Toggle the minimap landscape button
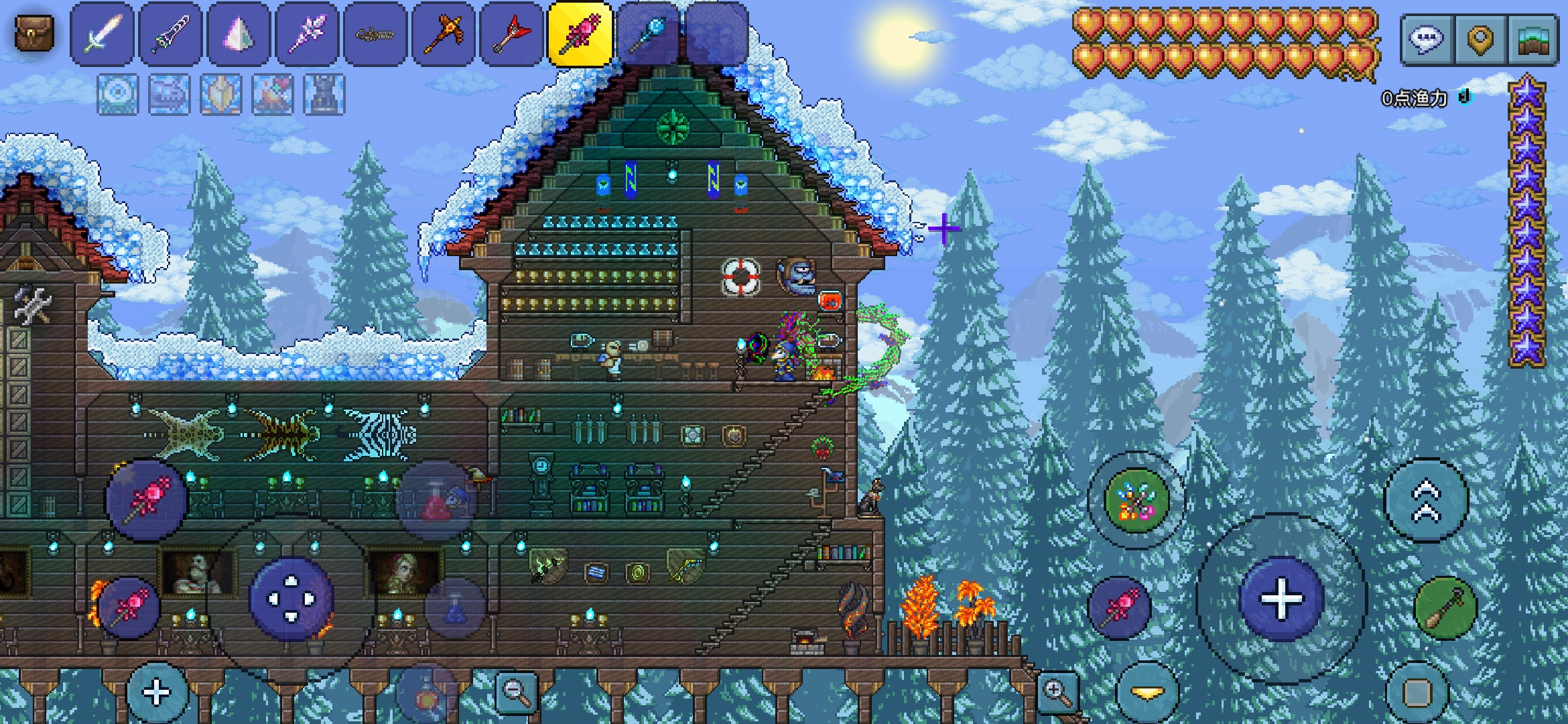1568x724 pixels. [1532, 40]
